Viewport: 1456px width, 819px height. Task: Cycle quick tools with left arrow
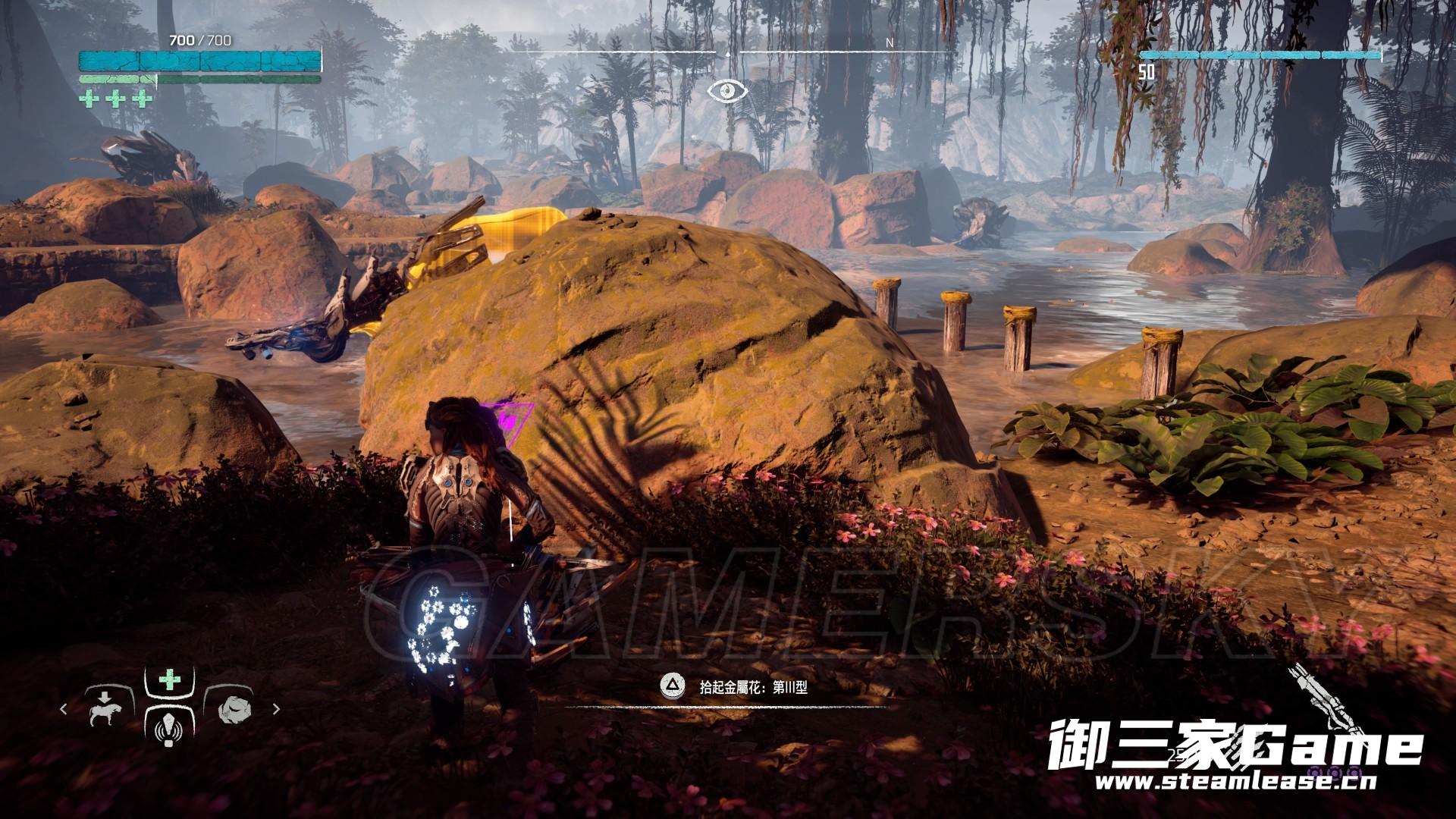64,709
